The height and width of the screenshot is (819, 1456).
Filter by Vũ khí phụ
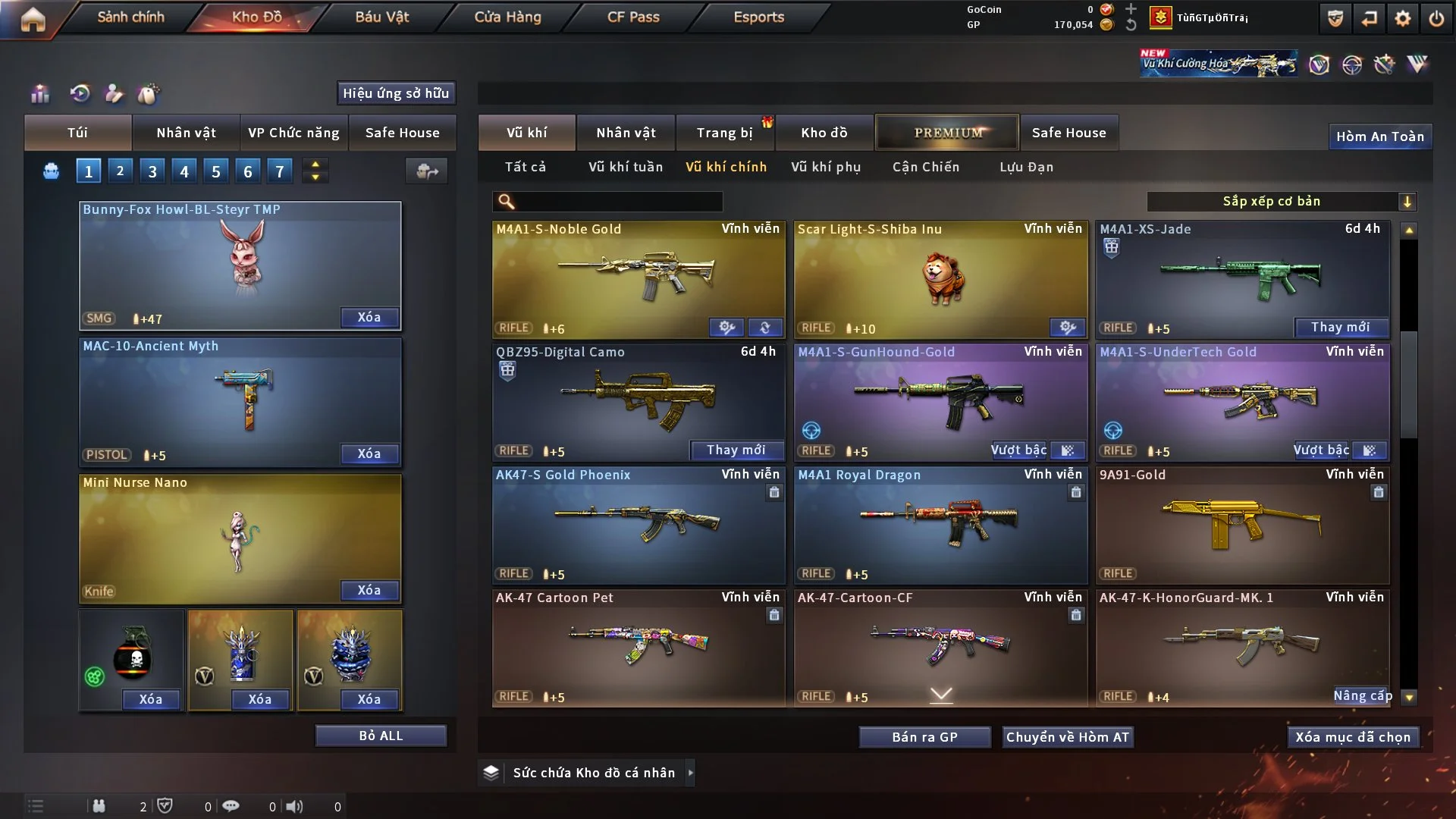pyautogui.click(x=825, y=167)
